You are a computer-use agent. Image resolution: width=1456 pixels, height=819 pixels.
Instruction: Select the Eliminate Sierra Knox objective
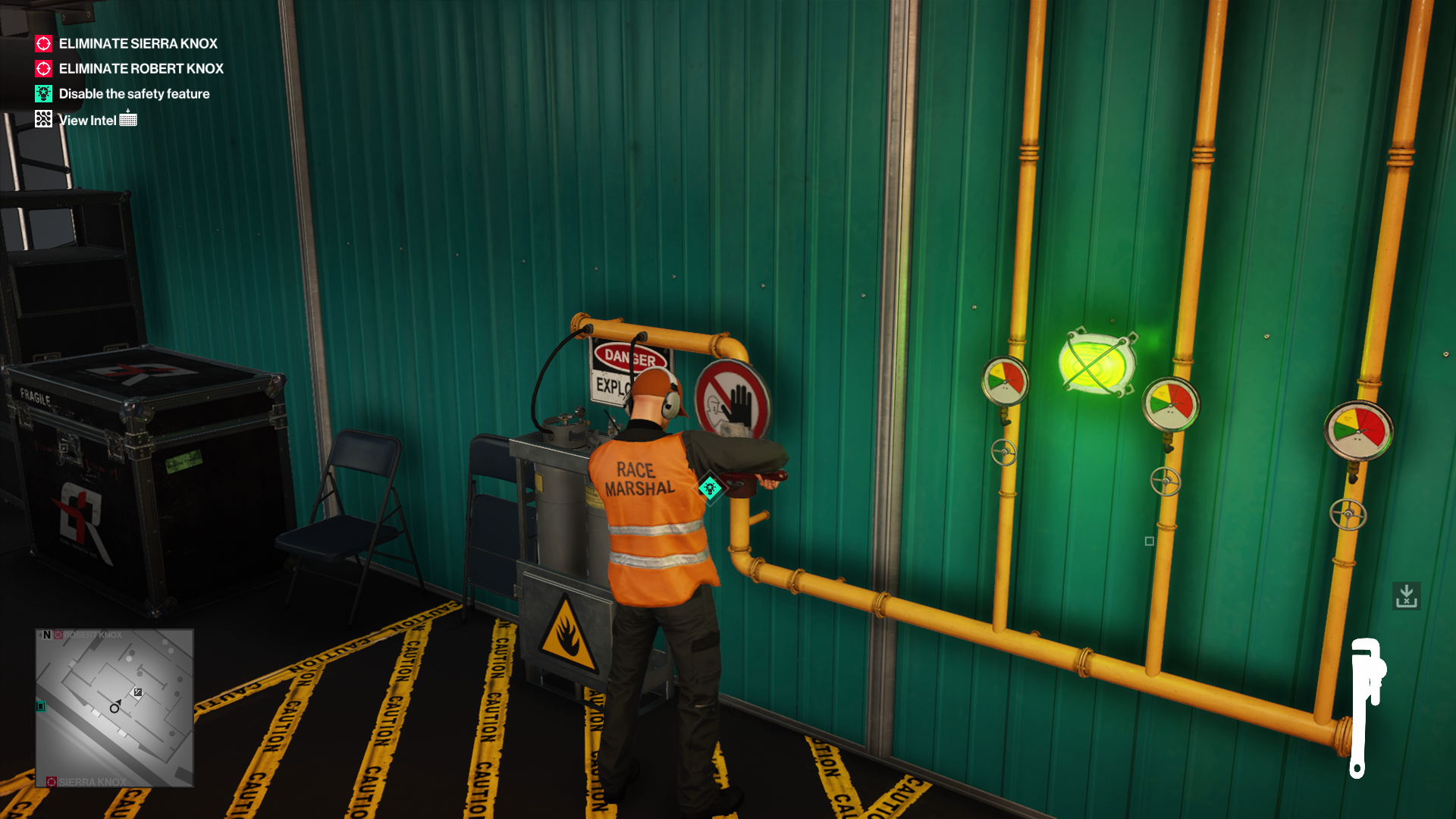point(137,44)
